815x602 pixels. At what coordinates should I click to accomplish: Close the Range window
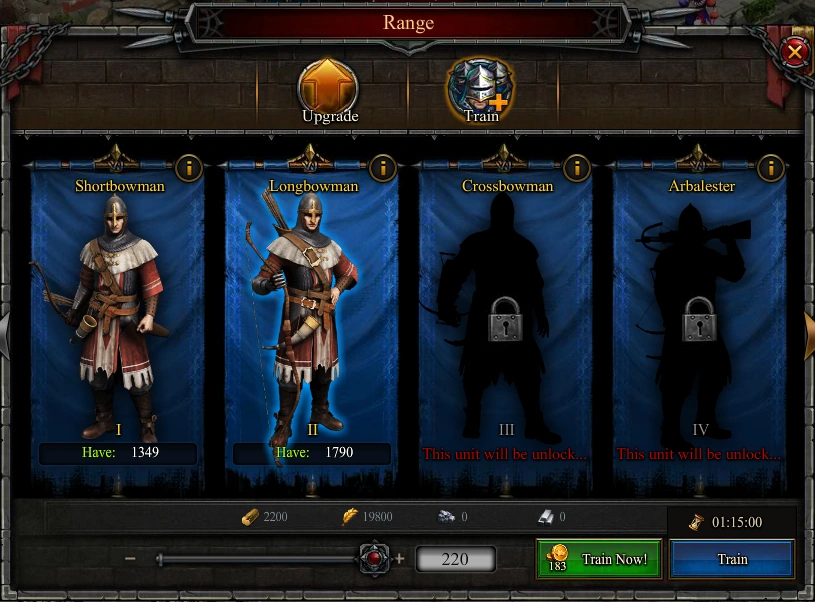pyautogui.click(x=794, y=52)
